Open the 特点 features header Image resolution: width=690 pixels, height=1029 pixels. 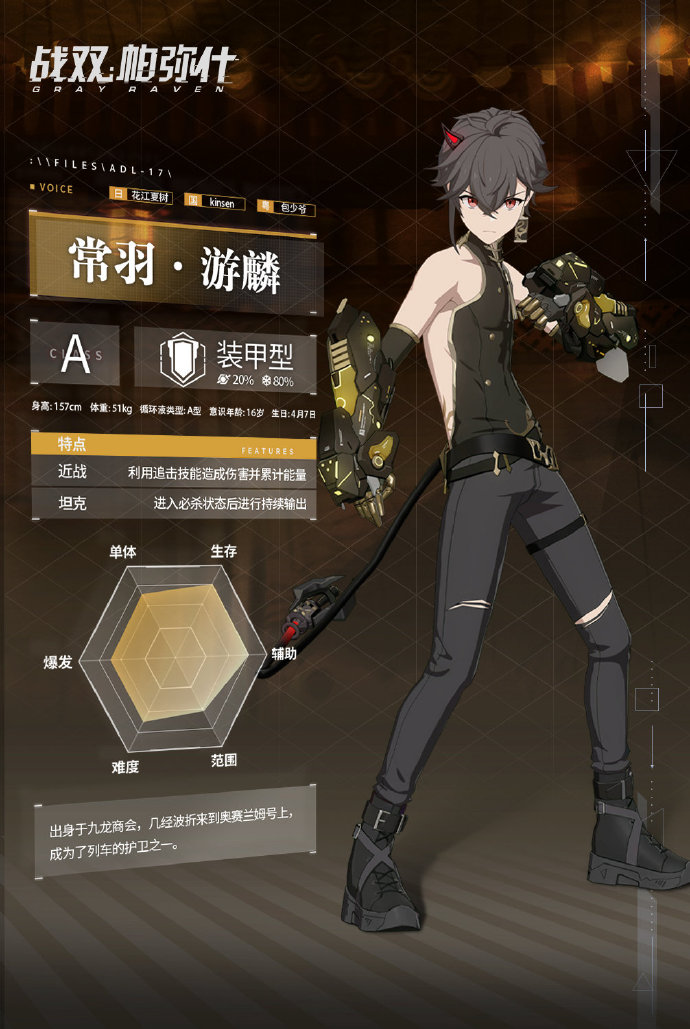(174, 443)
